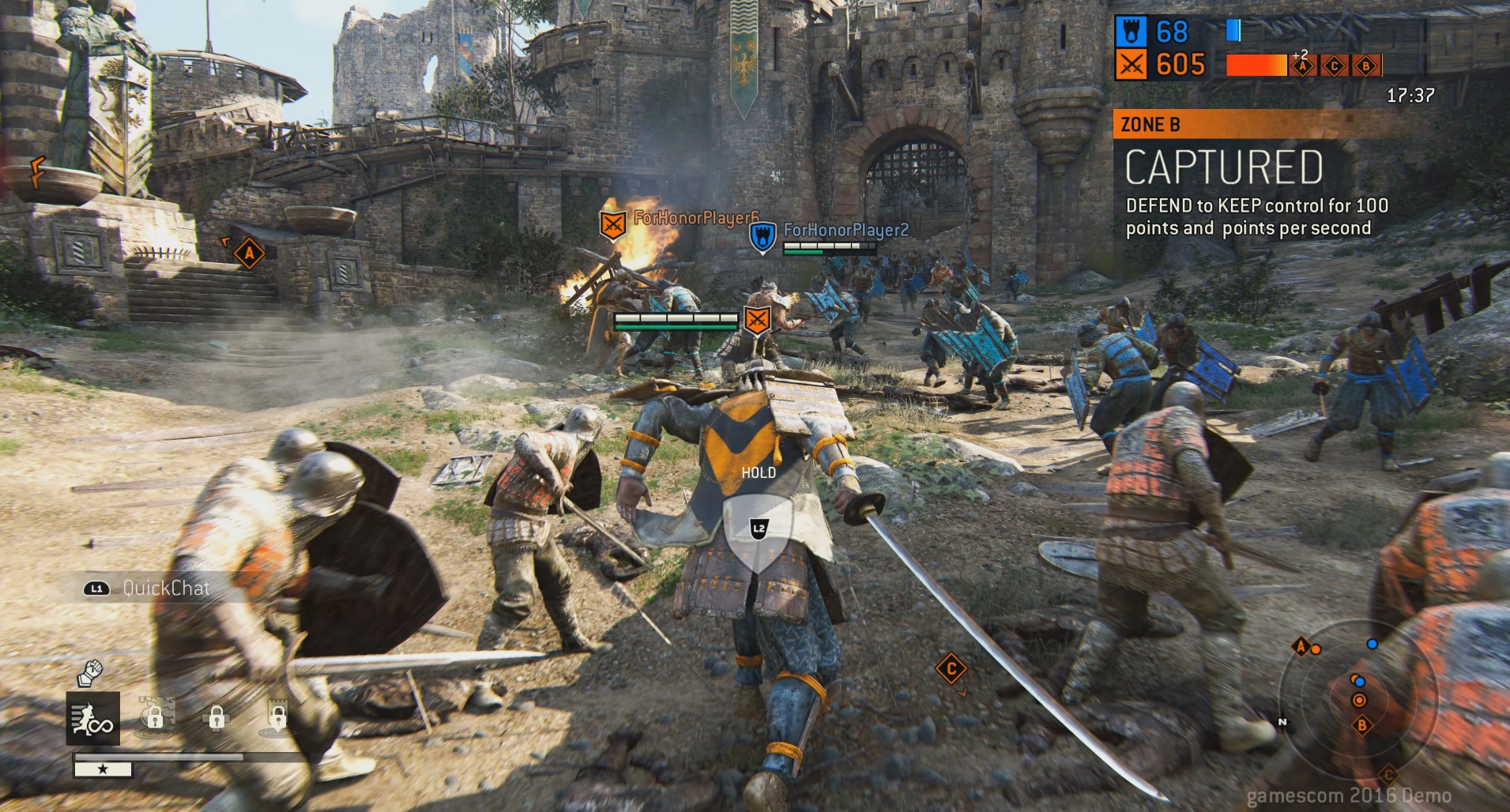Click the clenched gauntlet fist icon
This screenshot has height=812, width=1510.
[90, 673]
